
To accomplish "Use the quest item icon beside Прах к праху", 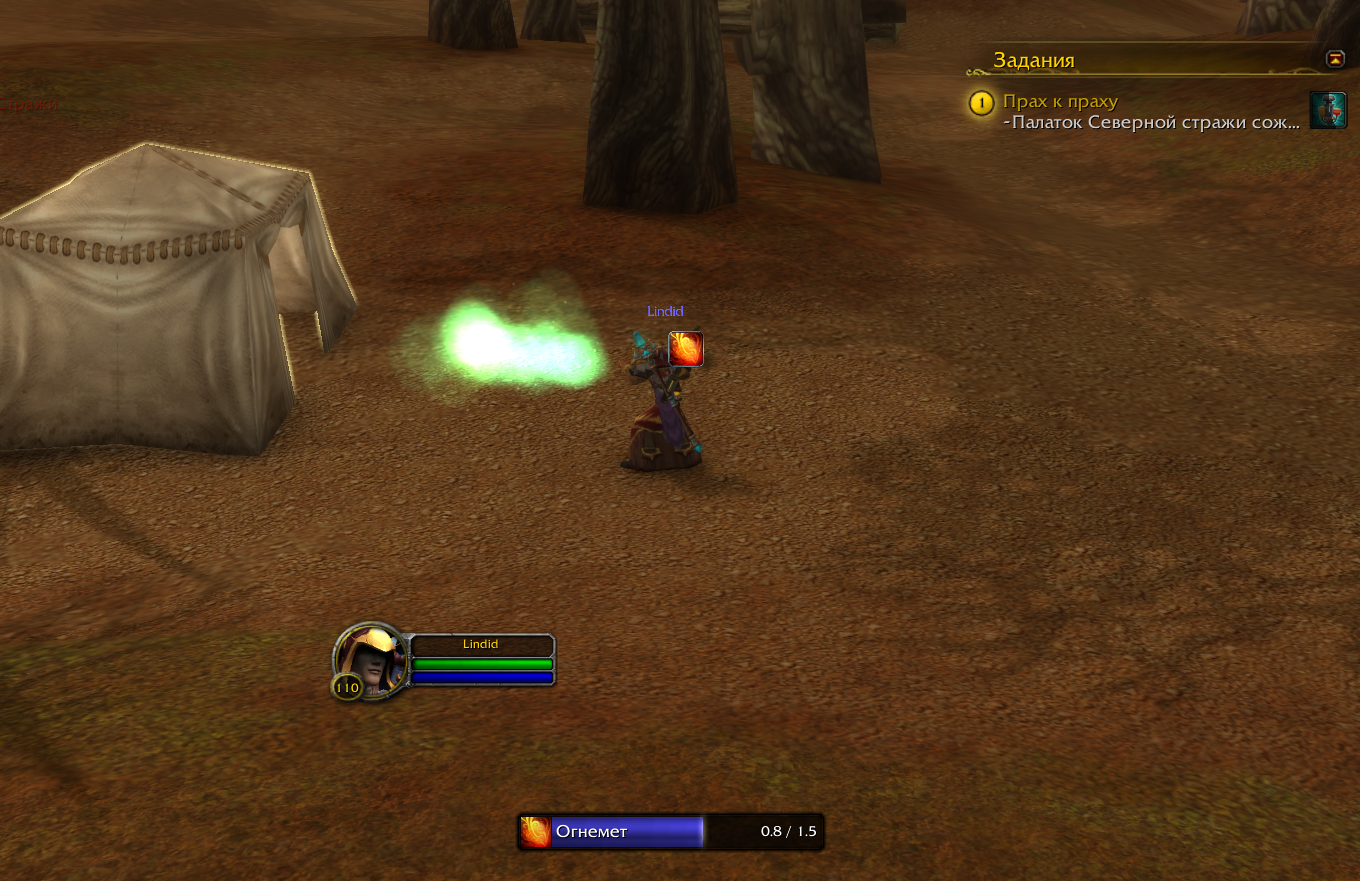I will [x=1328, y=111].
